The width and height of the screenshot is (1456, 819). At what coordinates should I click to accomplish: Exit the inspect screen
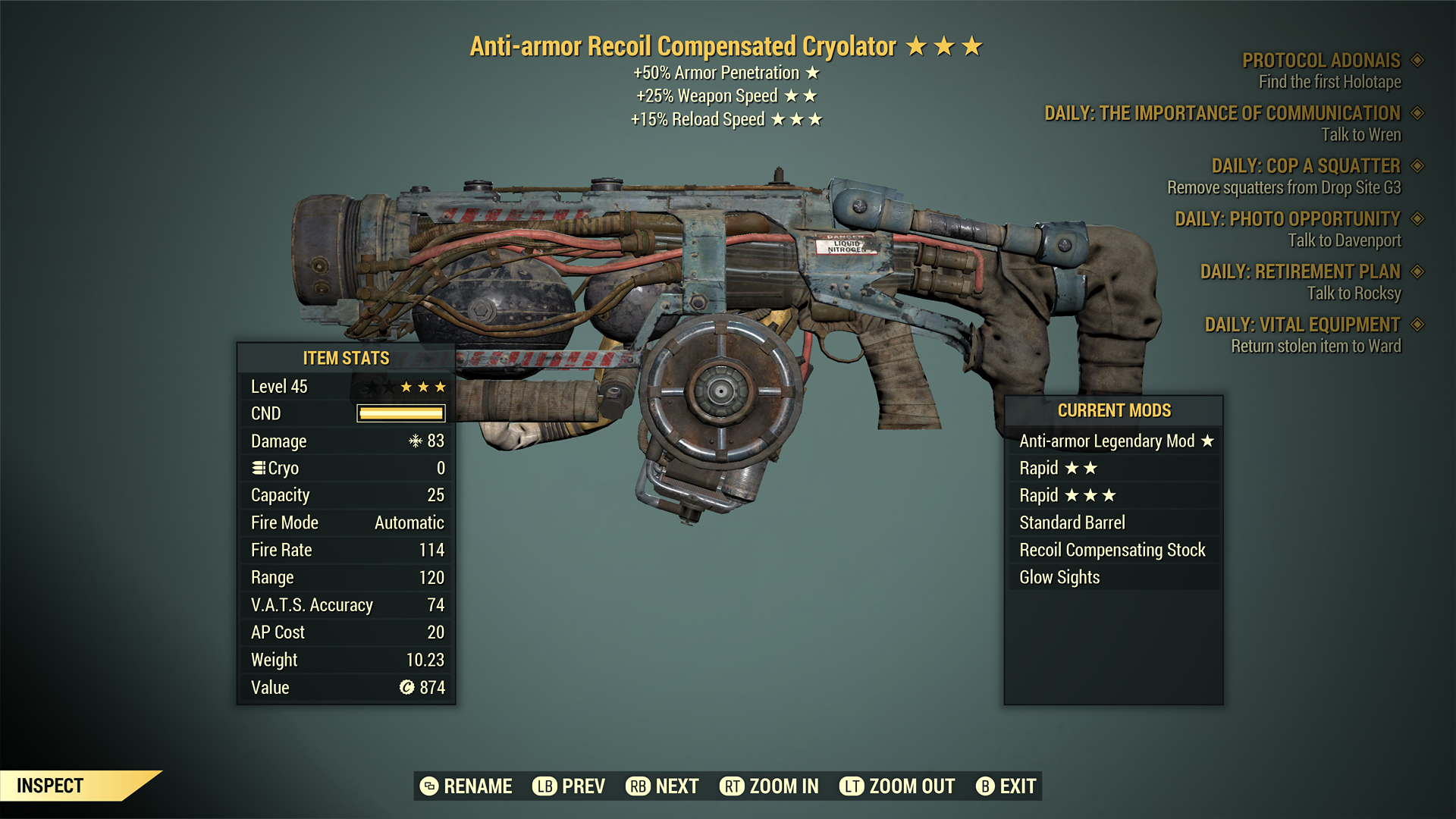tap(1006, 786)
